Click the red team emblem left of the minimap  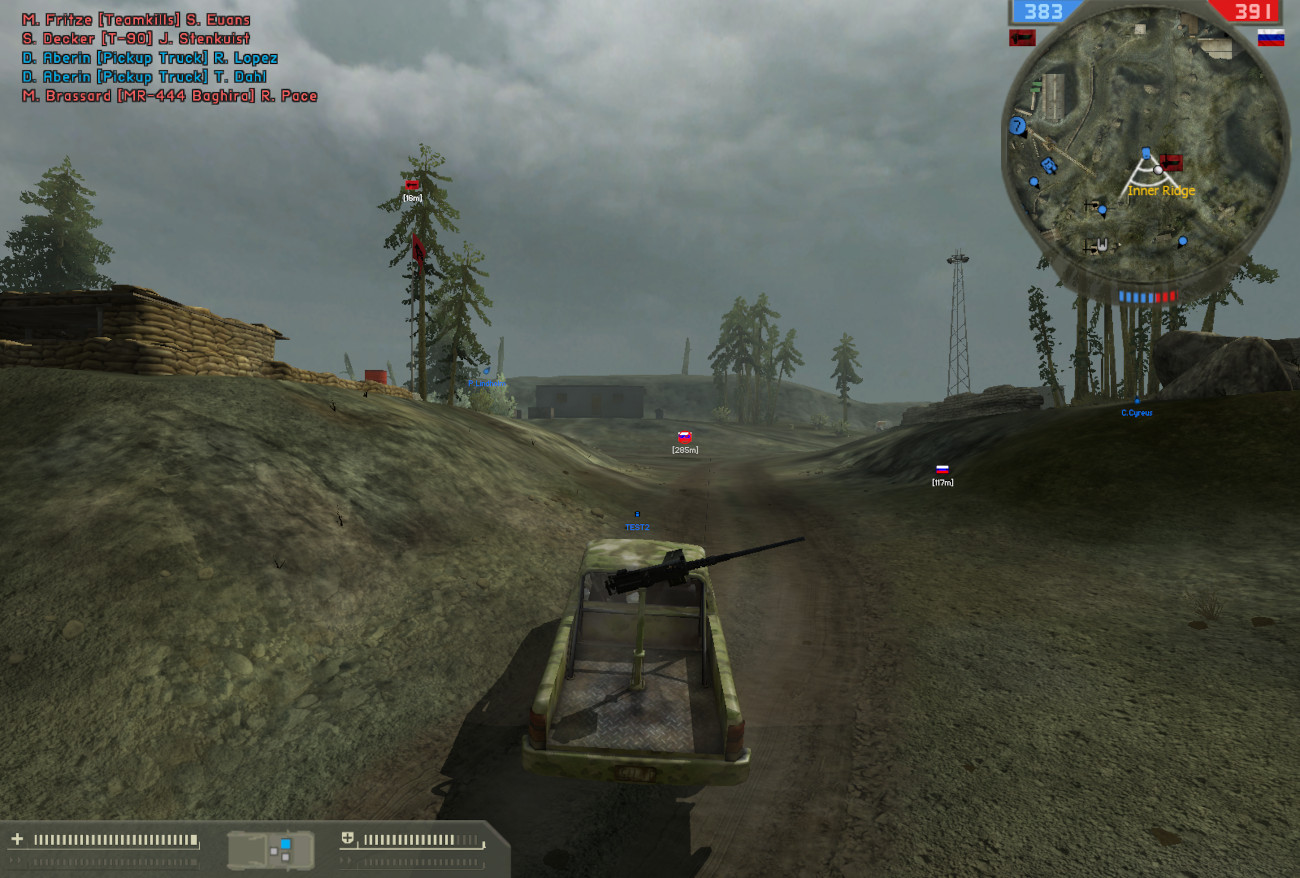(1022, 36)
